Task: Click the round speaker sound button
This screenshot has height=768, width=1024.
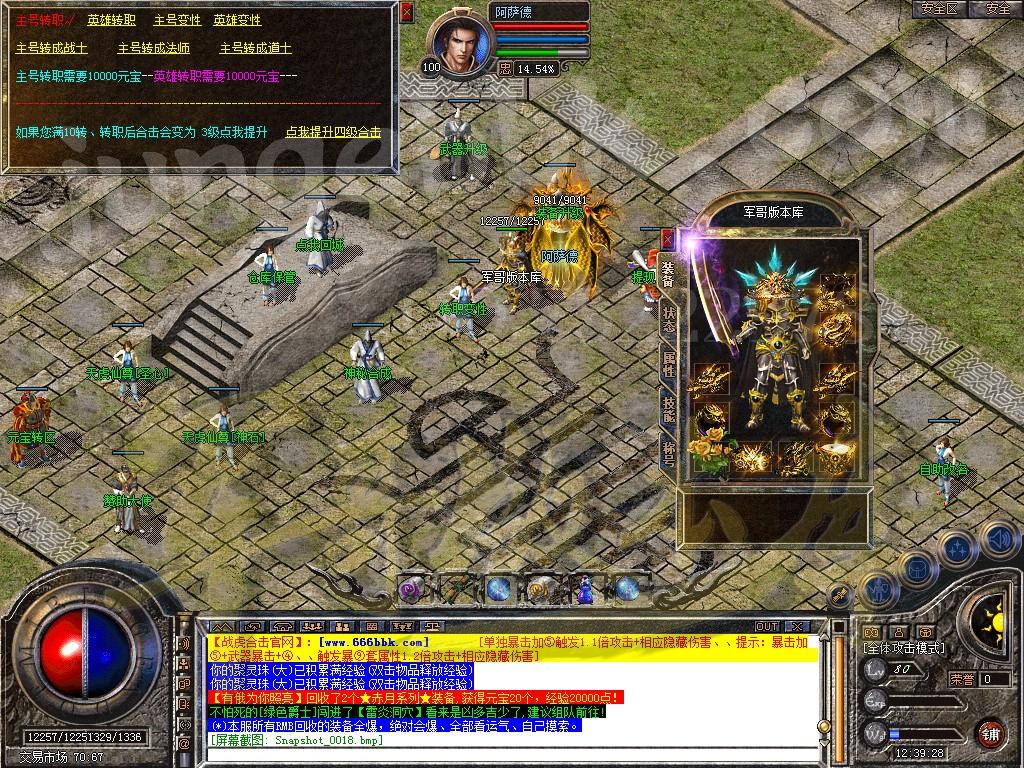Action: [999, 539]
